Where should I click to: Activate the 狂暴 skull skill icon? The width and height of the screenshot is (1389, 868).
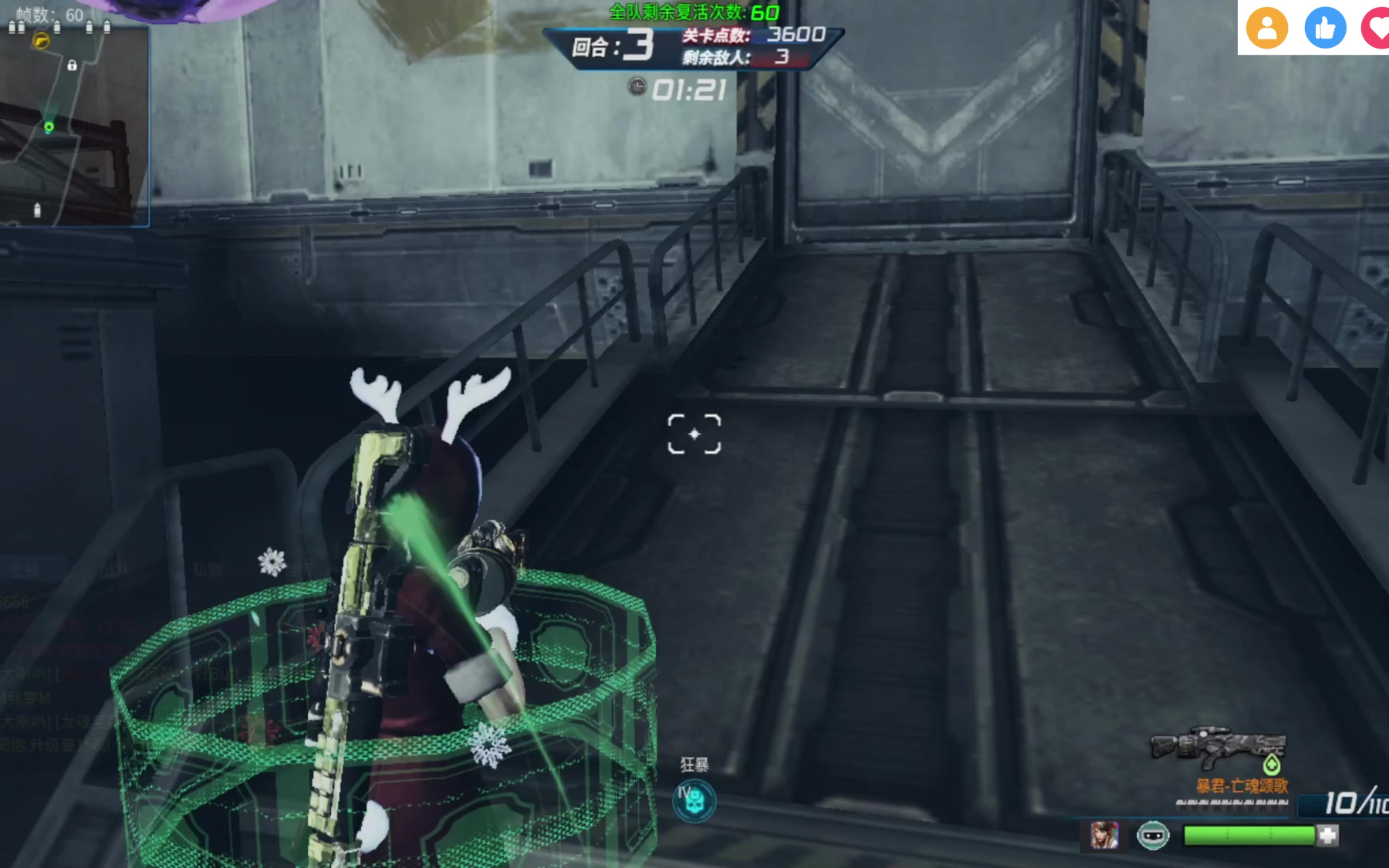[x=694, y=801]
